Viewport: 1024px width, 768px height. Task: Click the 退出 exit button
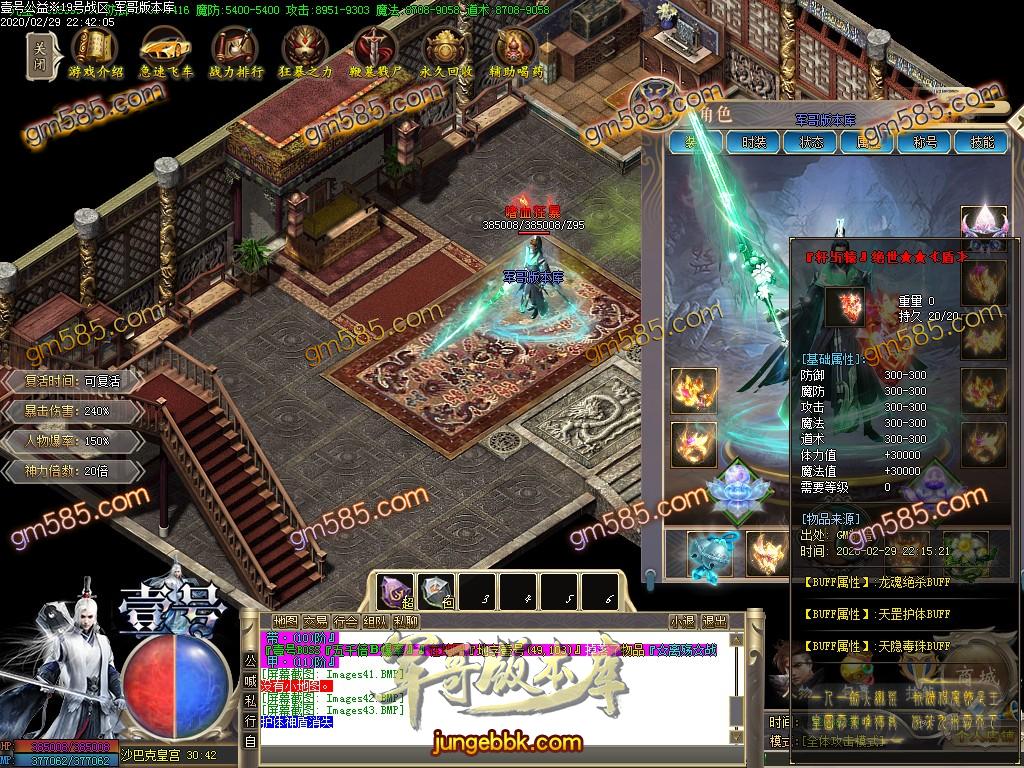pos(715,622)
